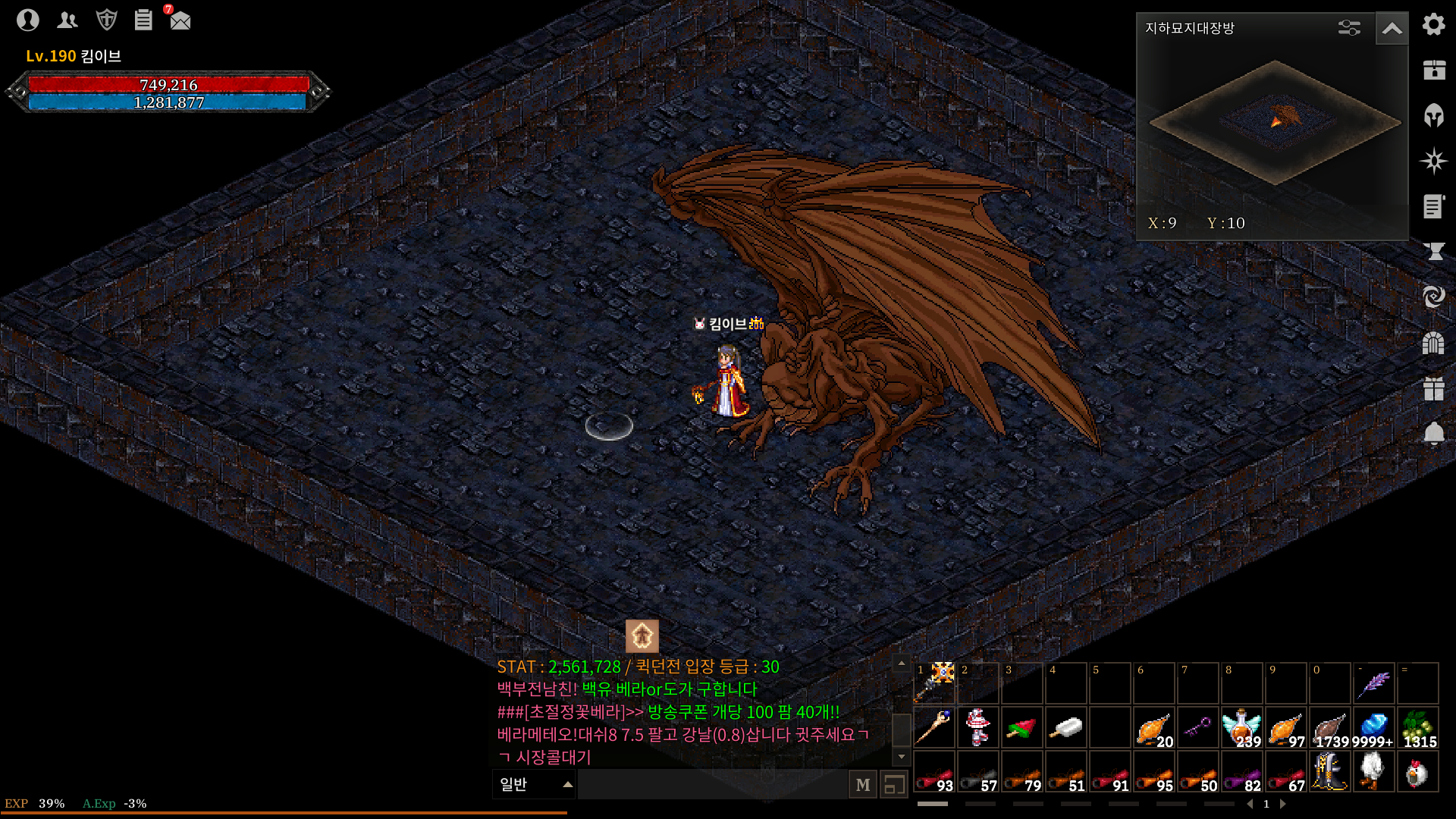
Task: Use the green grapes stack of 1315
Action: click(1417, 728)
